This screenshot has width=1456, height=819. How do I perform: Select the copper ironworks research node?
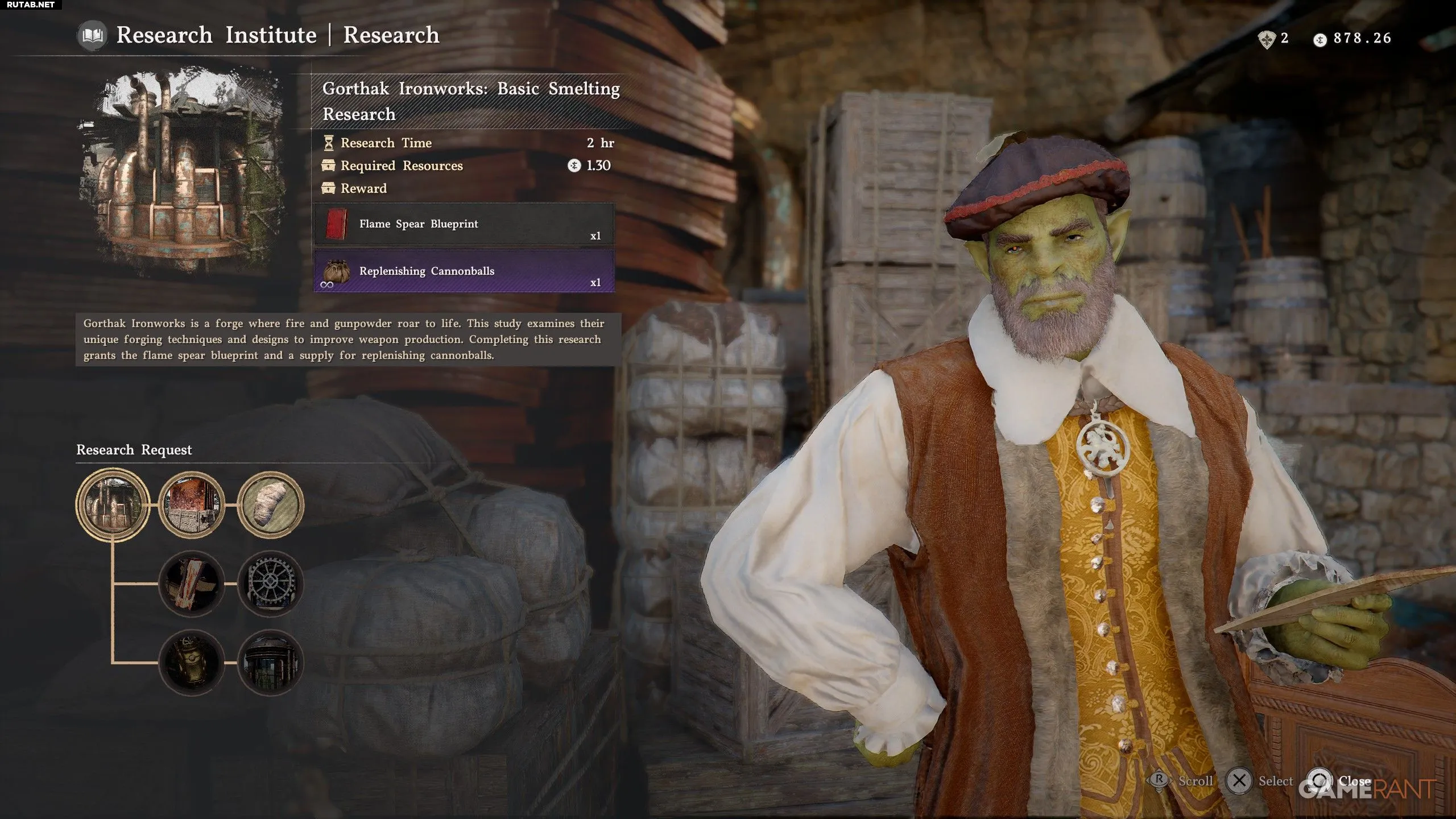pos(113,504)
